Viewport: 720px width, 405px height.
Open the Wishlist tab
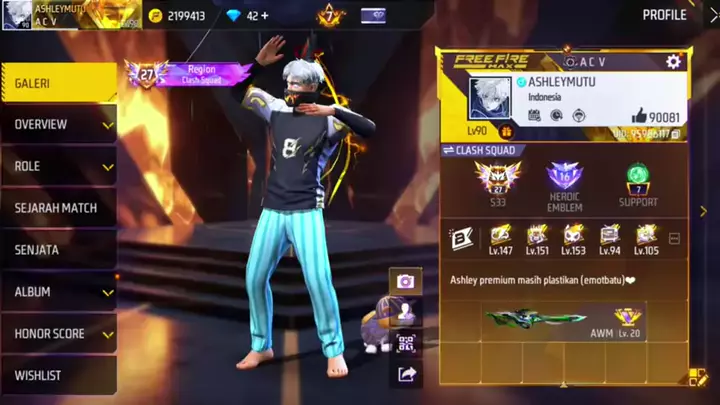click(58, 375)
